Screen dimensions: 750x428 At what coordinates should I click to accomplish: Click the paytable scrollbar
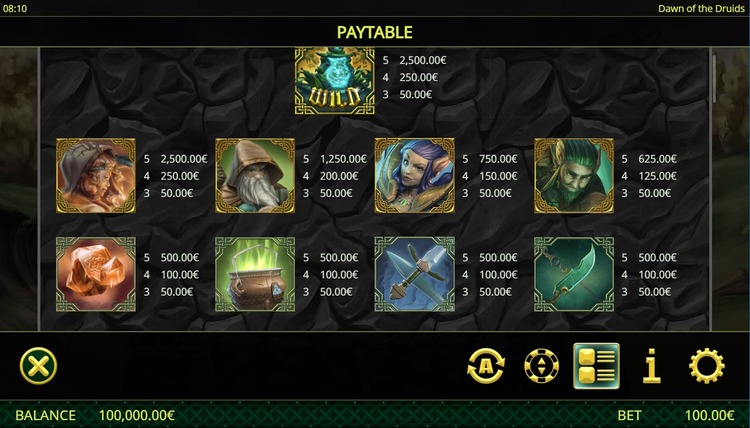(x=714, y=80)
